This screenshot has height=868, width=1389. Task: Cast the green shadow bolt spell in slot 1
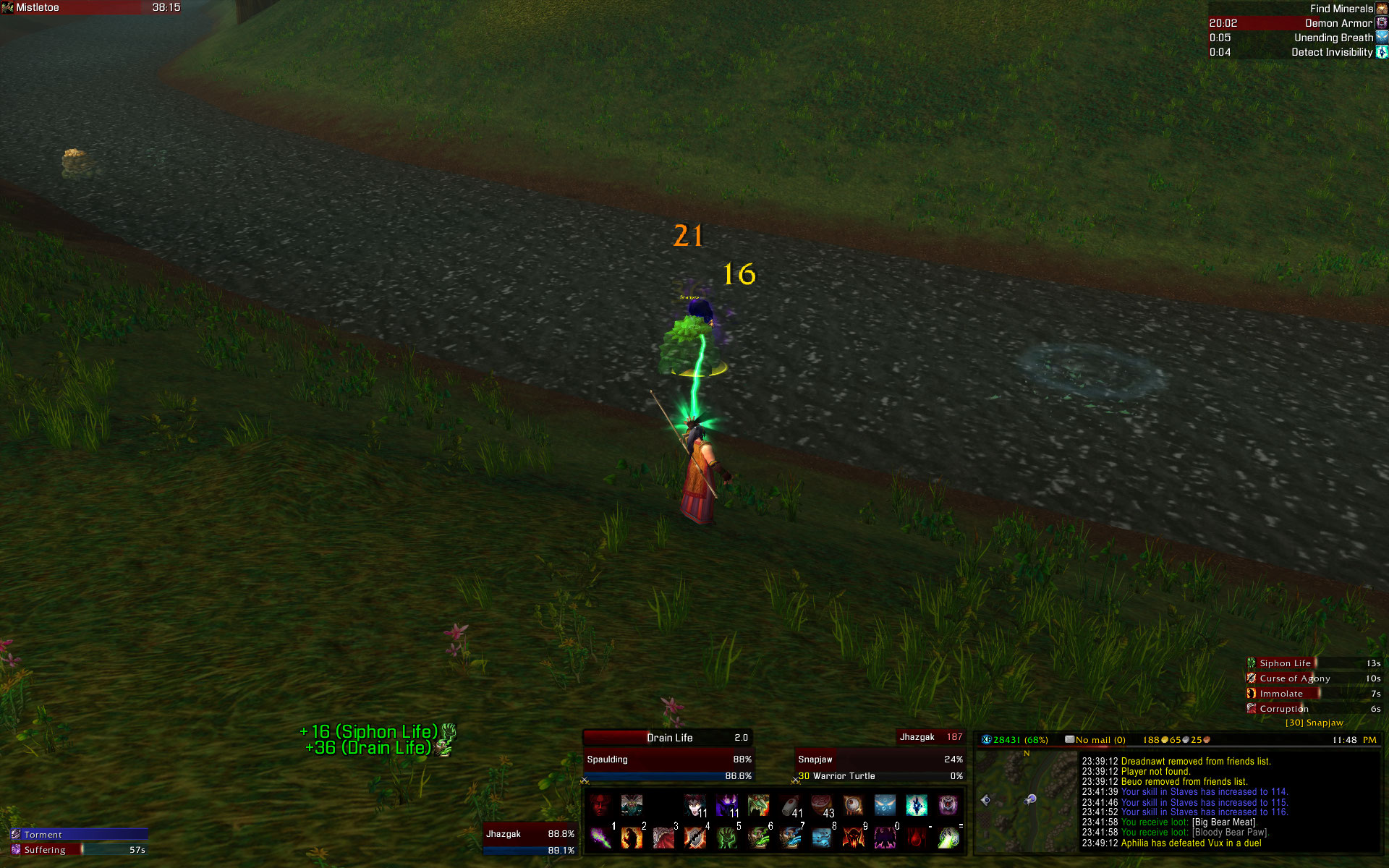coord(600,838)
